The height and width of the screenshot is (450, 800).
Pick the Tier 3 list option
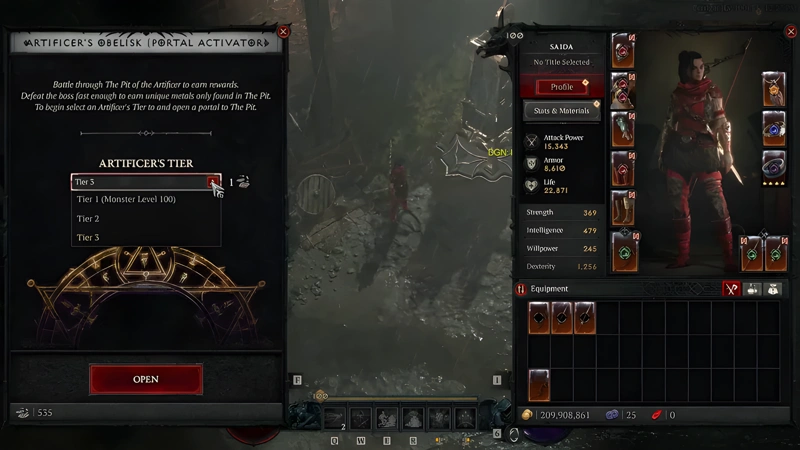tap(88, 237)
